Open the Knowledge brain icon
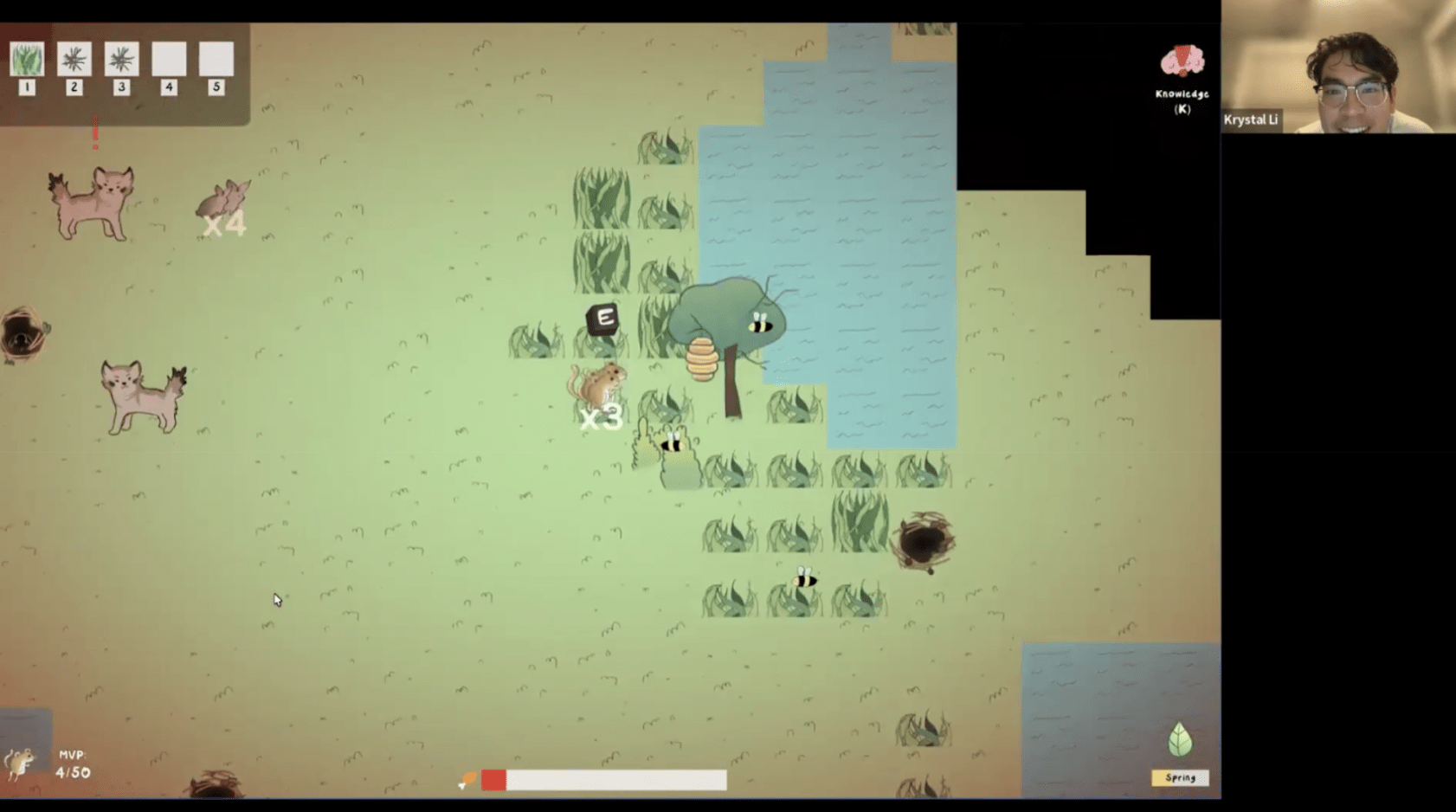 1182,62
